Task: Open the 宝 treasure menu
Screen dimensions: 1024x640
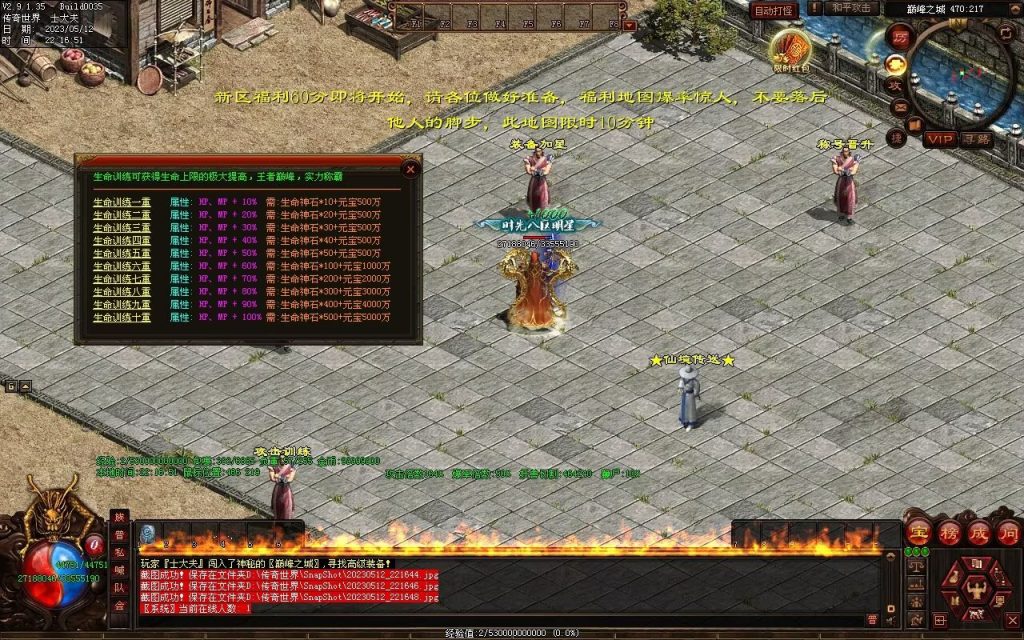Action: click(x=918, y=531)
